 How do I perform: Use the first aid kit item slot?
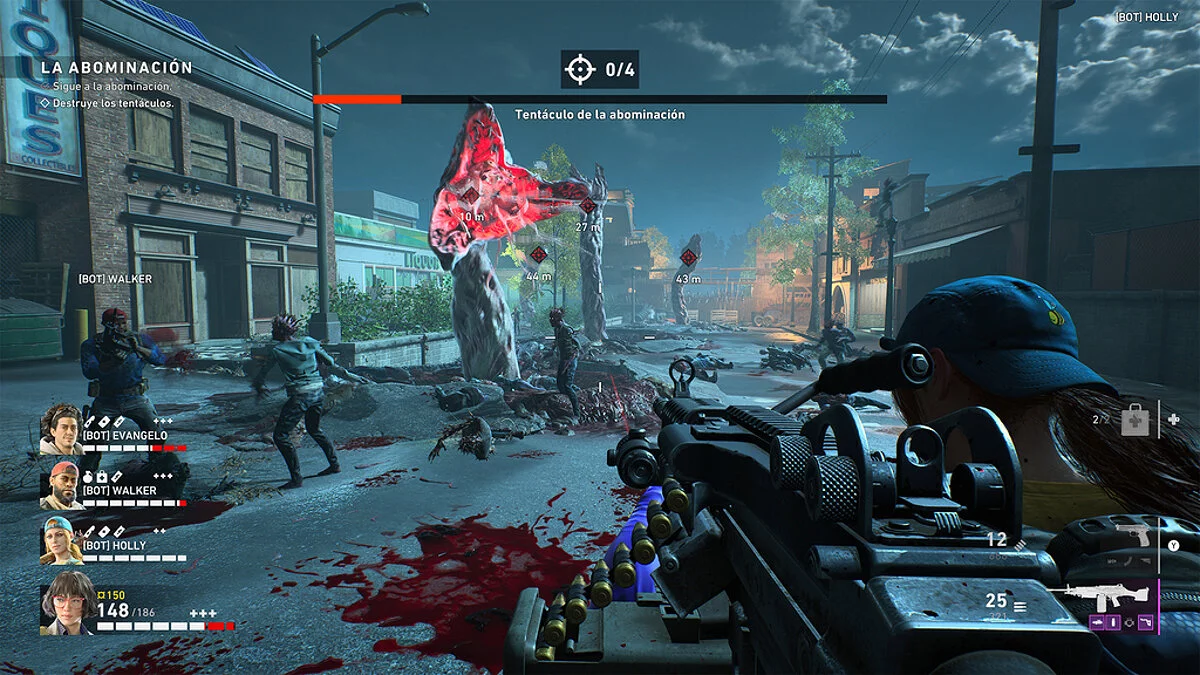click(x=1135, y=421)
